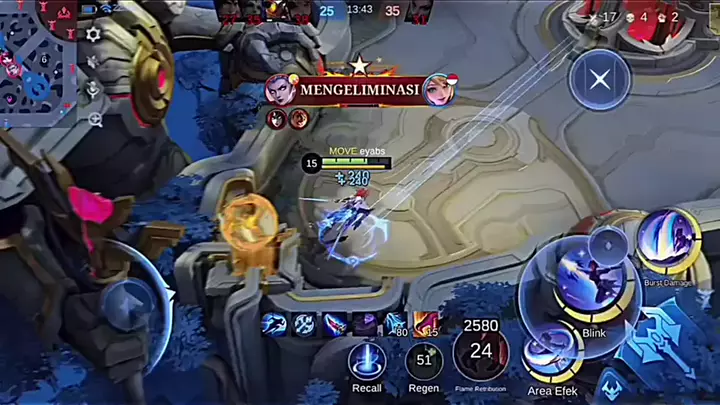Use the Regen spell
This screenshot has width=720, height=405.
[424, 361]
